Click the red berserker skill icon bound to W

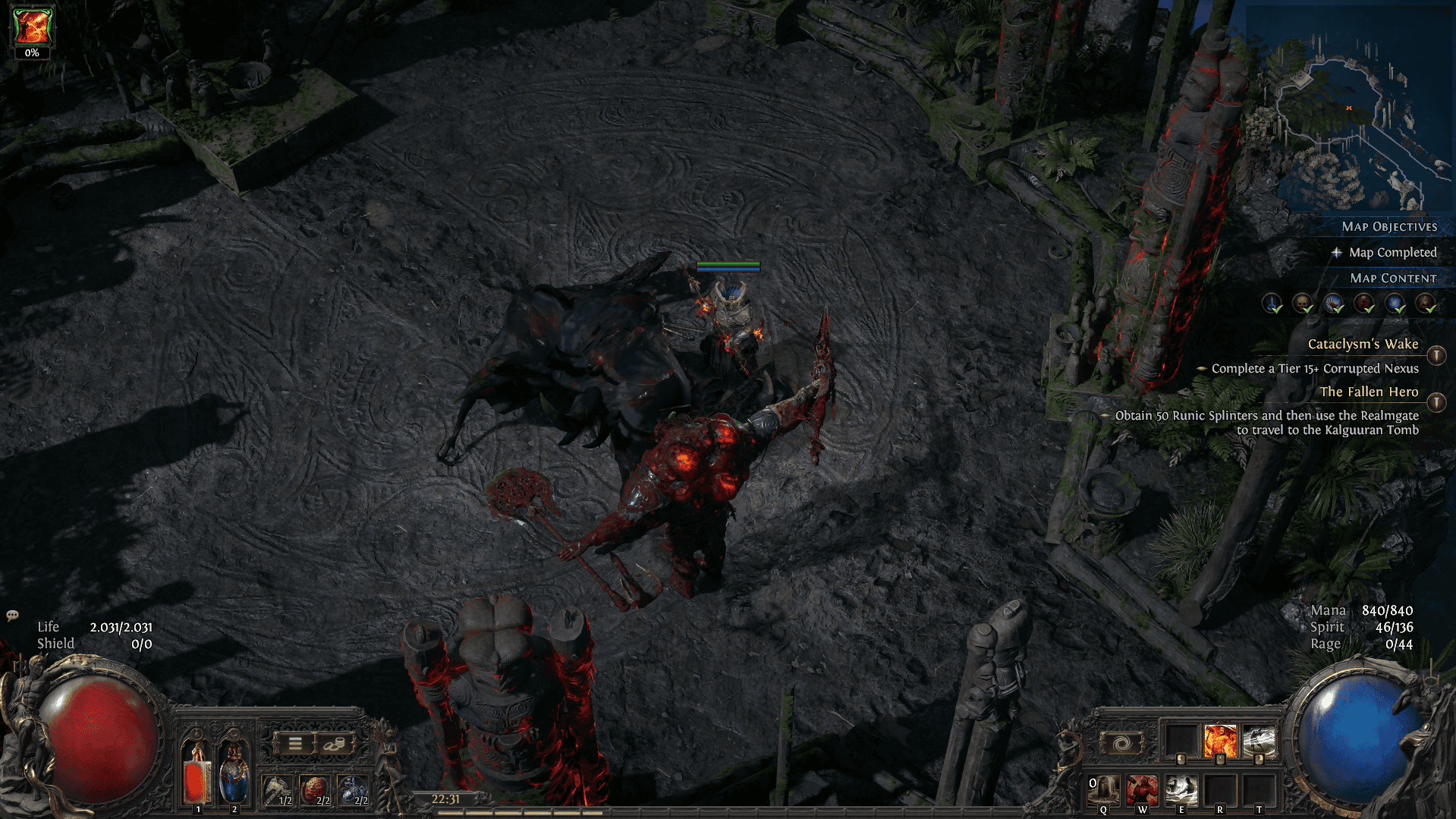[1142, 788]
